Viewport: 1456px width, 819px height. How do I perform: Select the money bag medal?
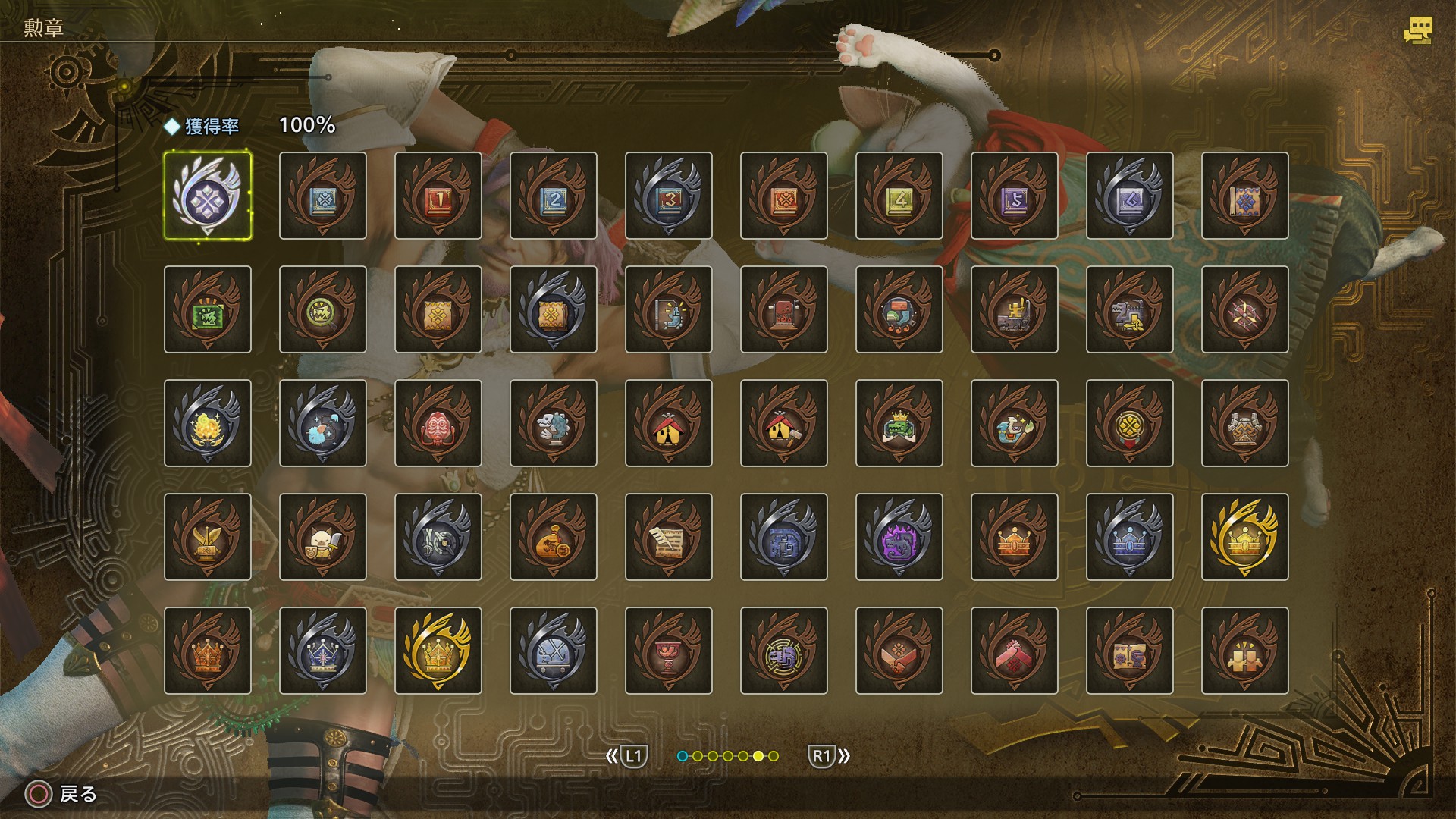[554, 537]
